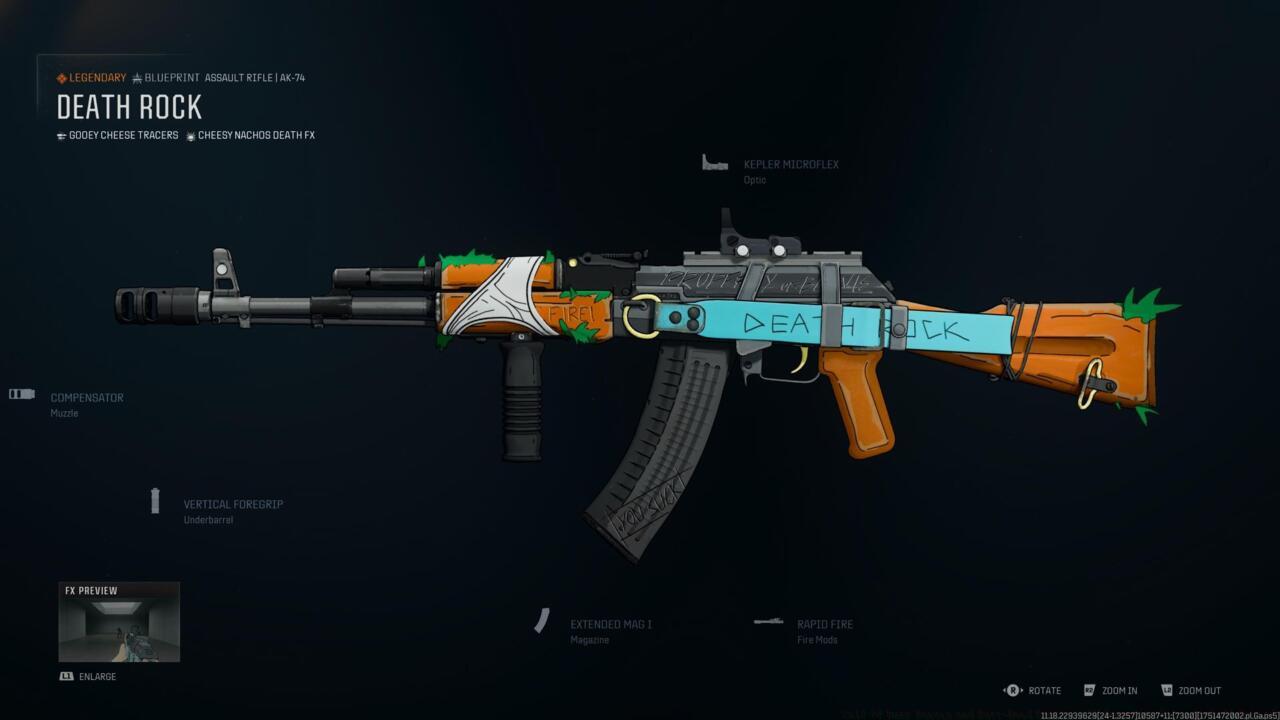Click the R3 rotate stick icon
The image size is (1280, 720).
pyautogui.click(x=1012, y=690)
